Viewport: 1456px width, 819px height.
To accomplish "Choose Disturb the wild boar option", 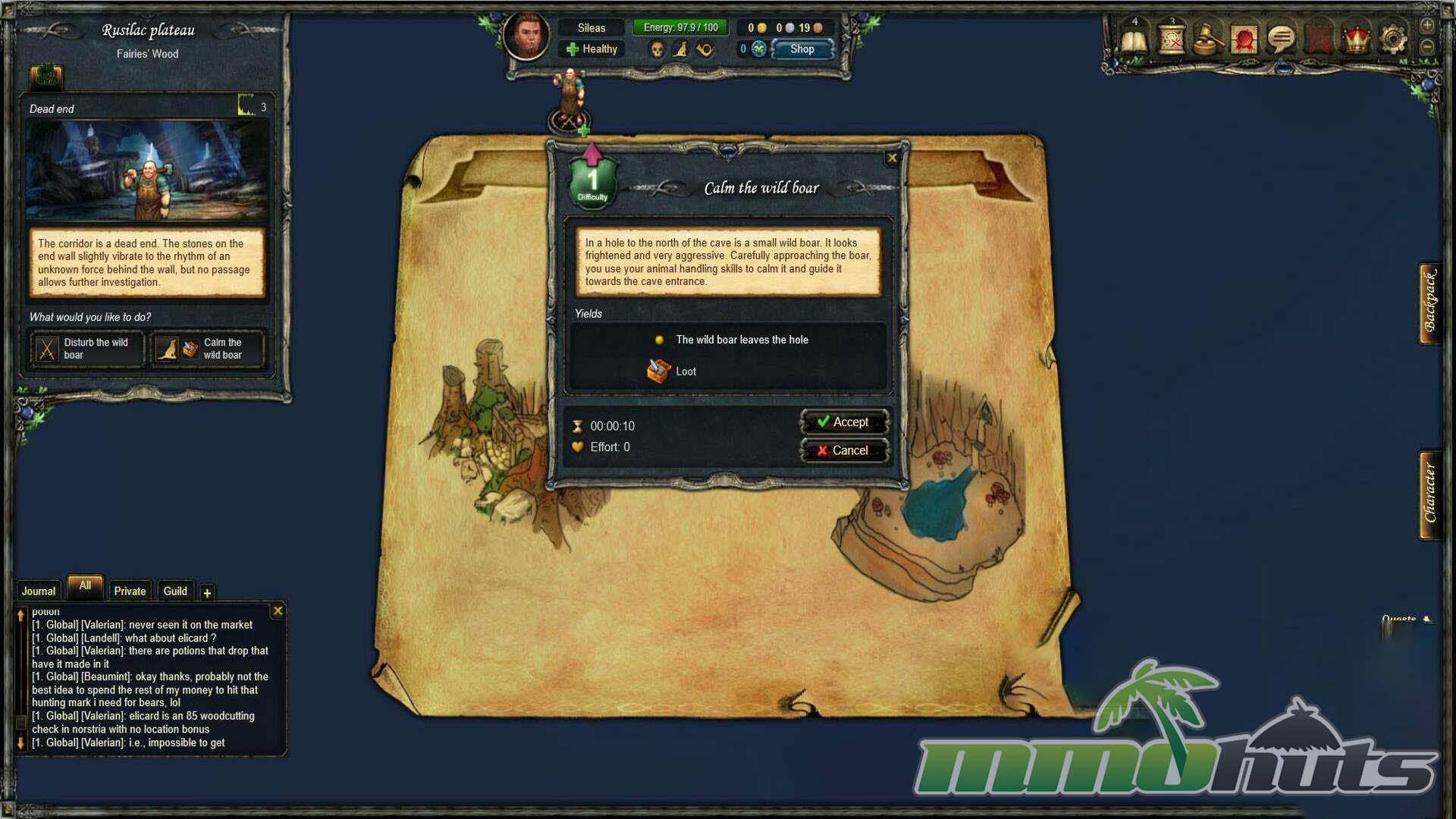I will pos(86,349).
